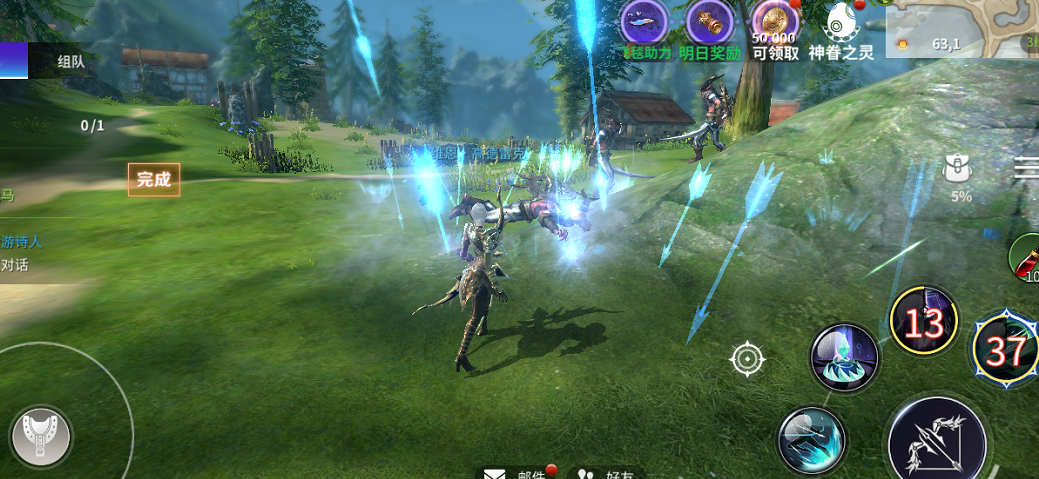
Task: Activate the dashing archer skill
Action: coord(812,438)
